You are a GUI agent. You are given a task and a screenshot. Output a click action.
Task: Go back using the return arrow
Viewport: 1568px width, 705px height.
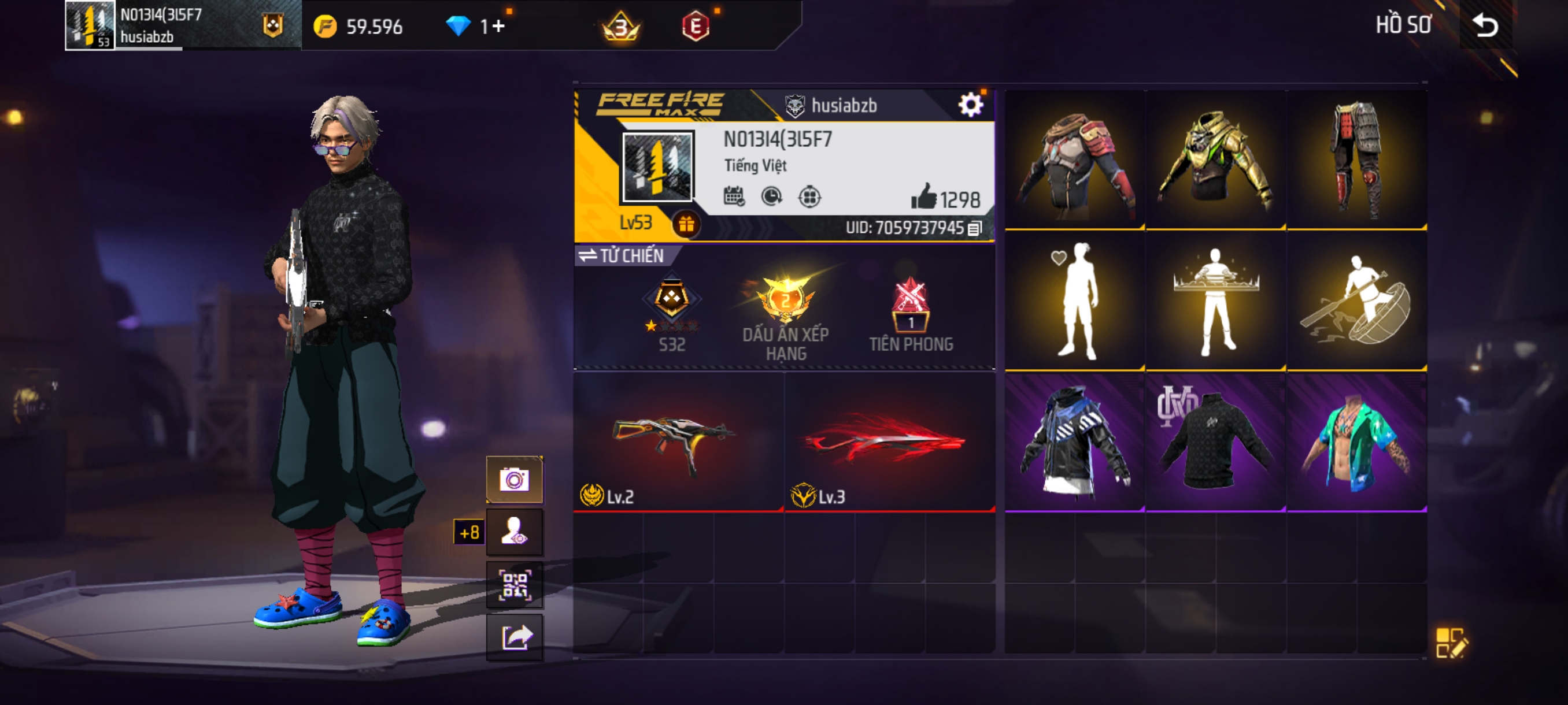[1484, 25]
